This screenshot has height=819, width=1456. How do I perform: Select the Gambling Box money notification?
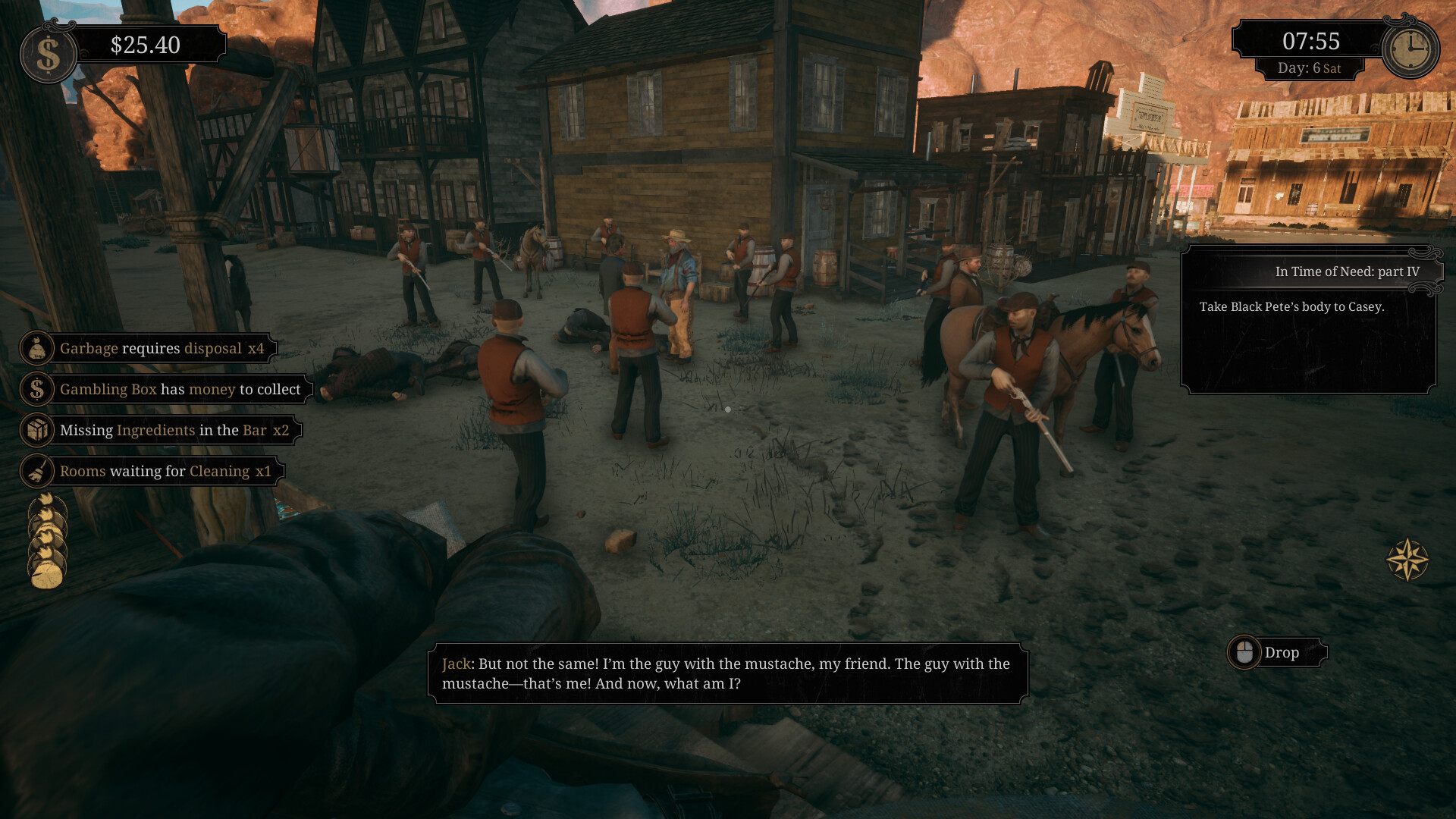click(x=179, y=389)
